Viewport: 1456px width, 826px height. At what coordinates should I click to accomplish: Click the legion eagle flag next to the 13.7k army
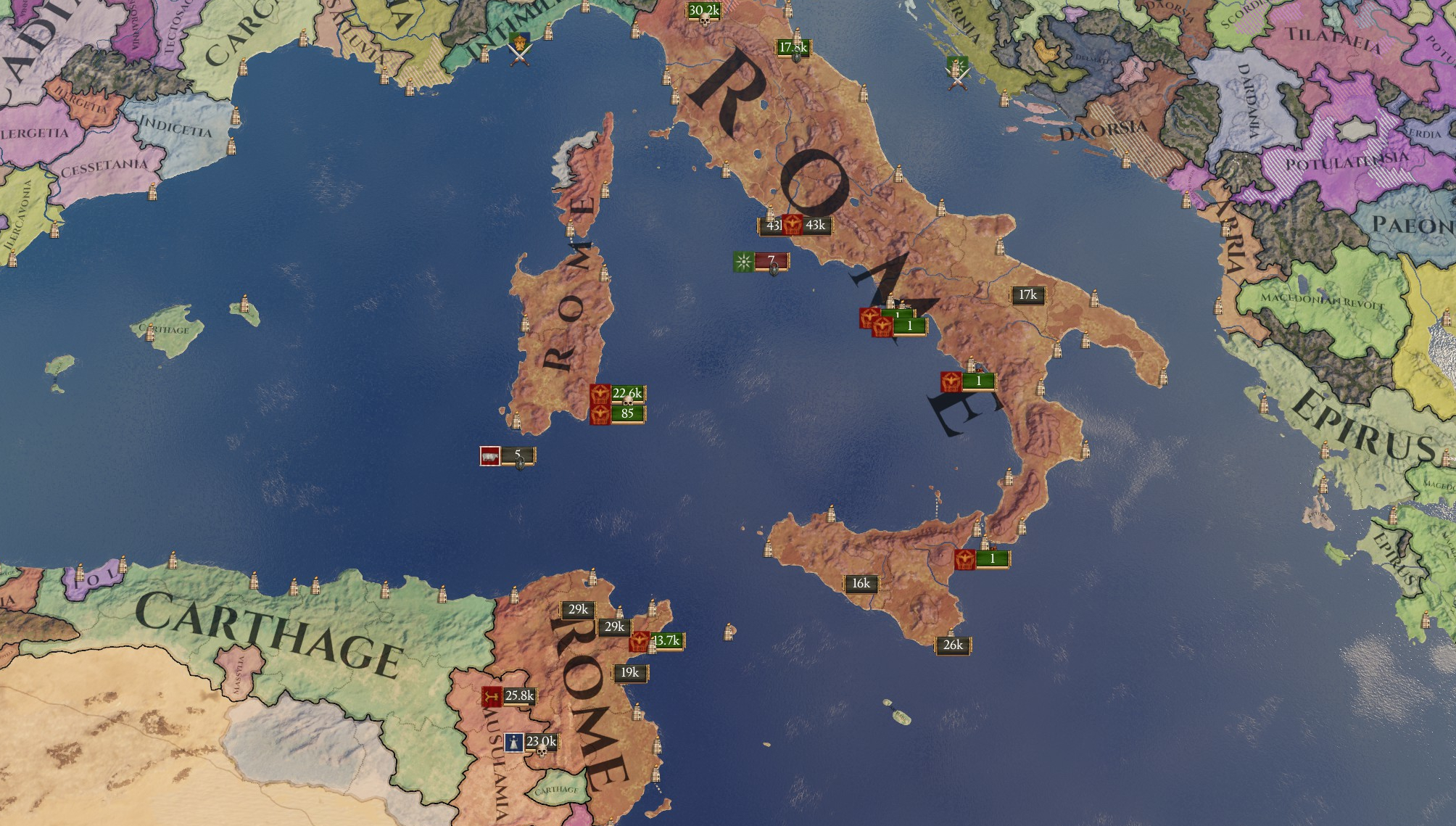tap(639, 643)
